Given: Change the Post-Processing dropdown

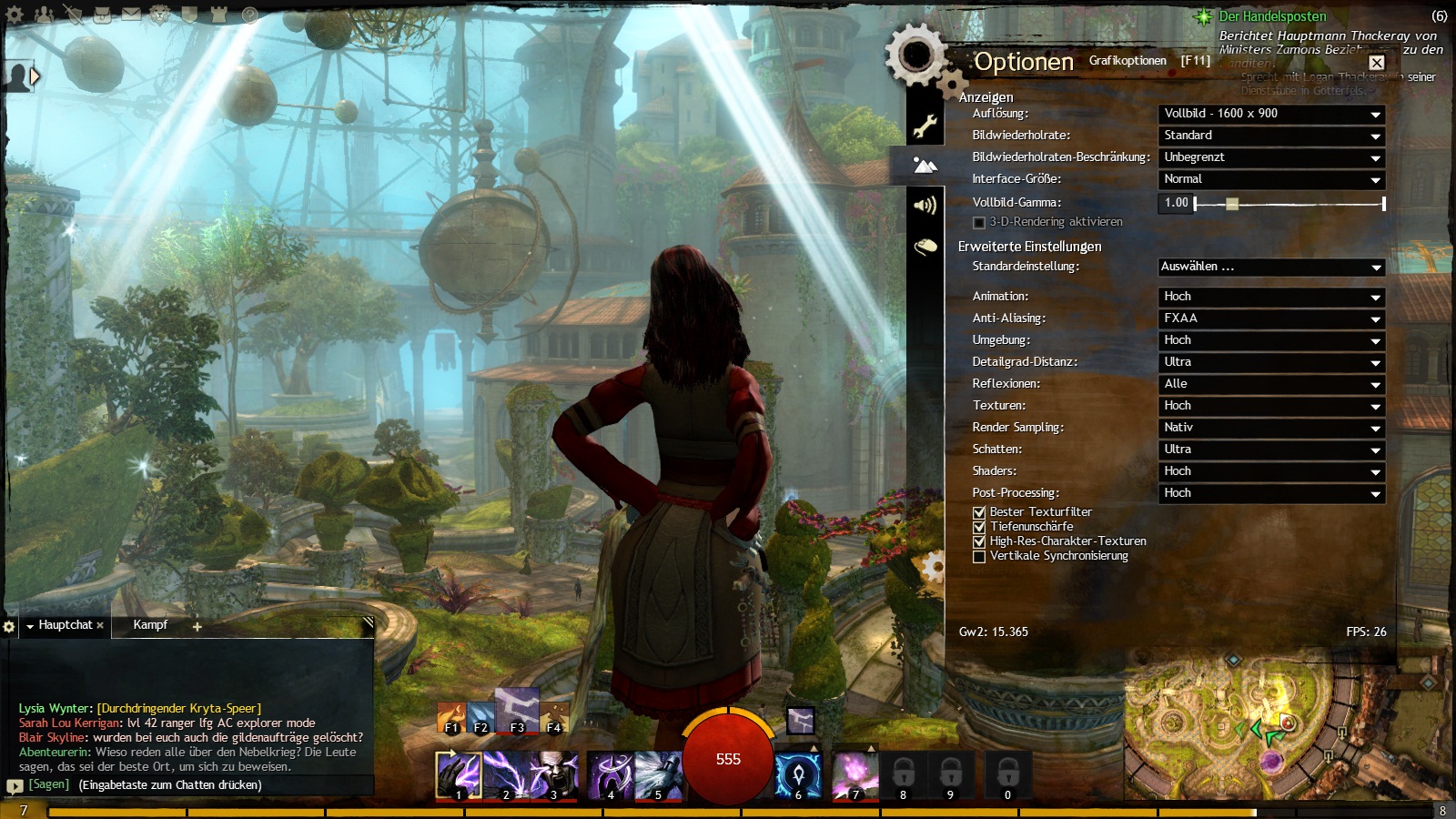Looking at the screenshot, I should [1271, 493].
